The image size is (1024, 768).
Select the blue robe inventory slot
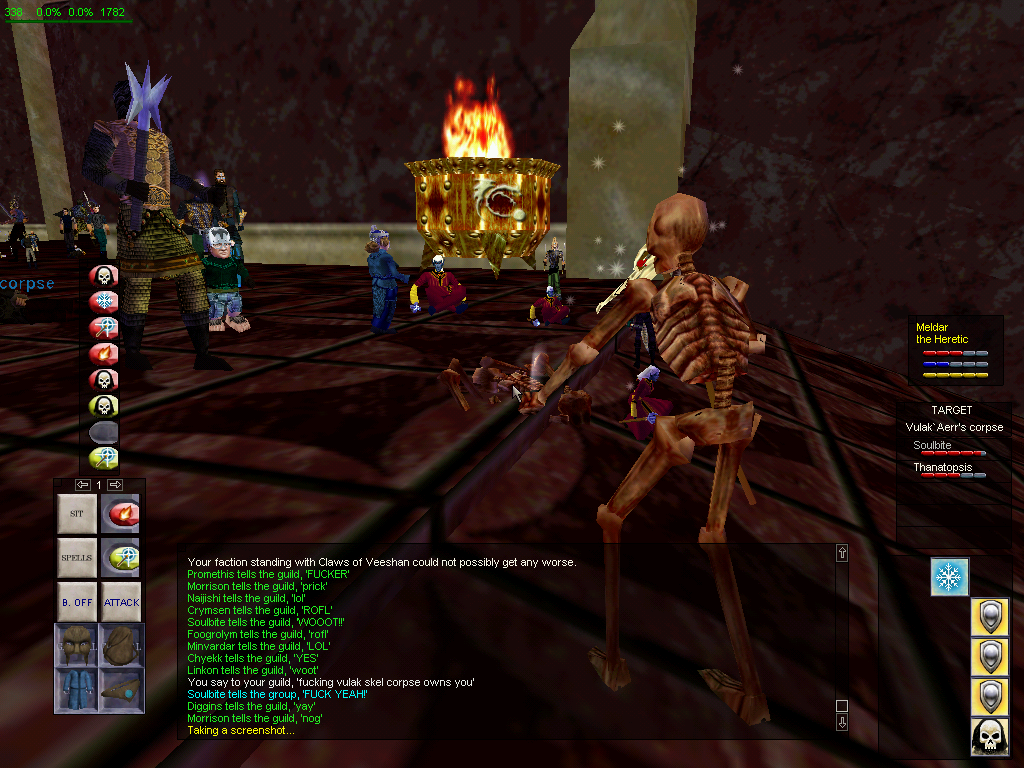(77, 690)
